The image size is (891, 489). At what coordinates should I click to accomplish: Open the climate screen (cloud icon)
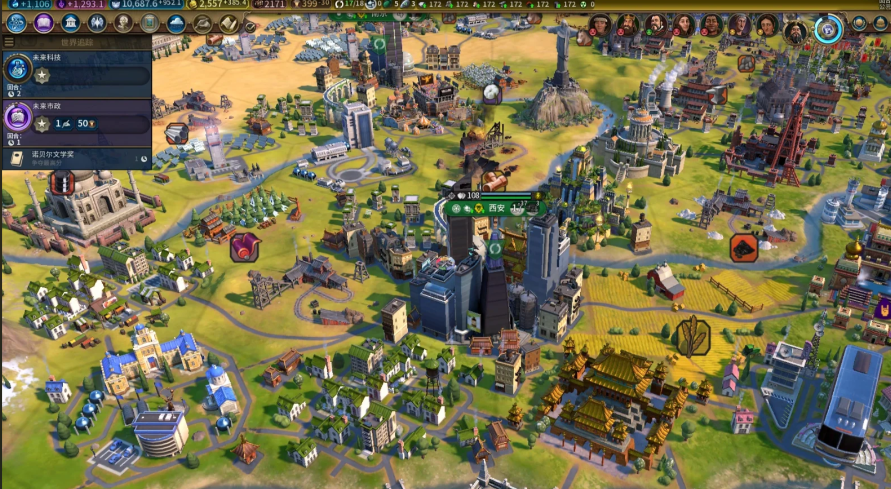pyautogui.click(x=177, y=23)
